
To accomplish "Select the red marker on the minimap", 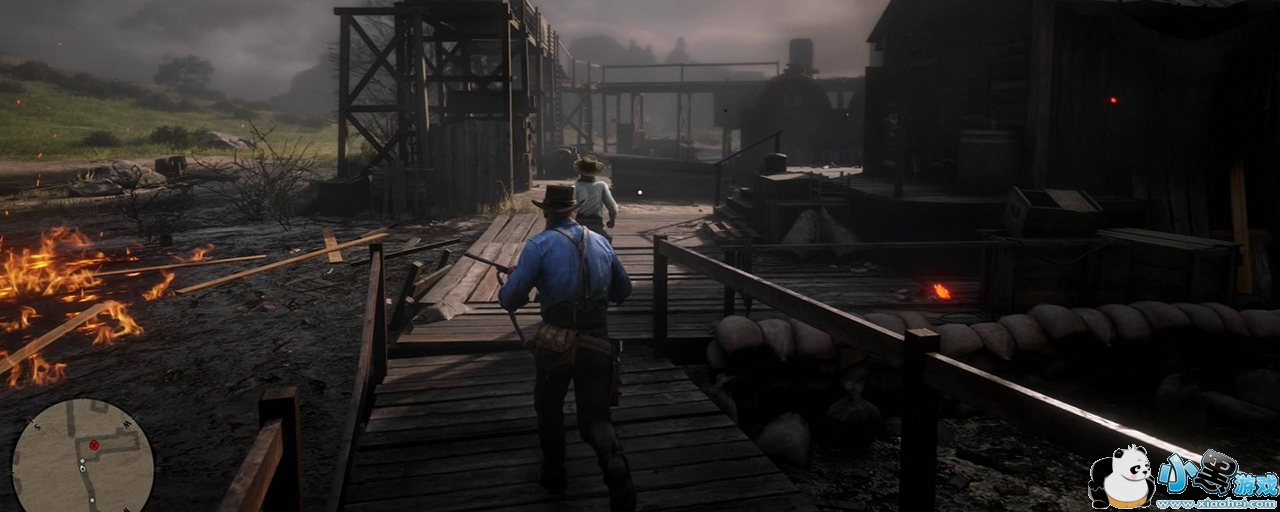I will (x=94, y=445).
